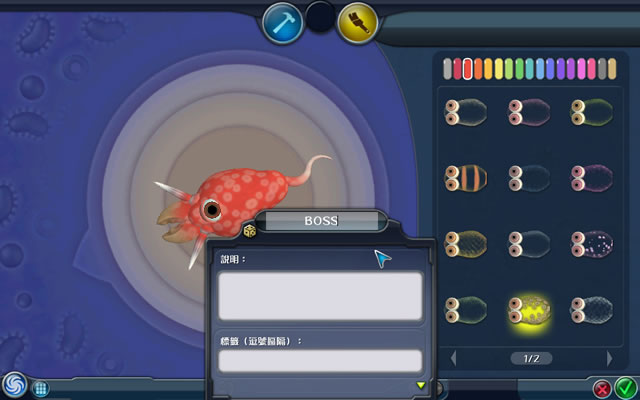
Task: Go to the previous paint page
Action: pyautogui.click(x=453, y=357)
